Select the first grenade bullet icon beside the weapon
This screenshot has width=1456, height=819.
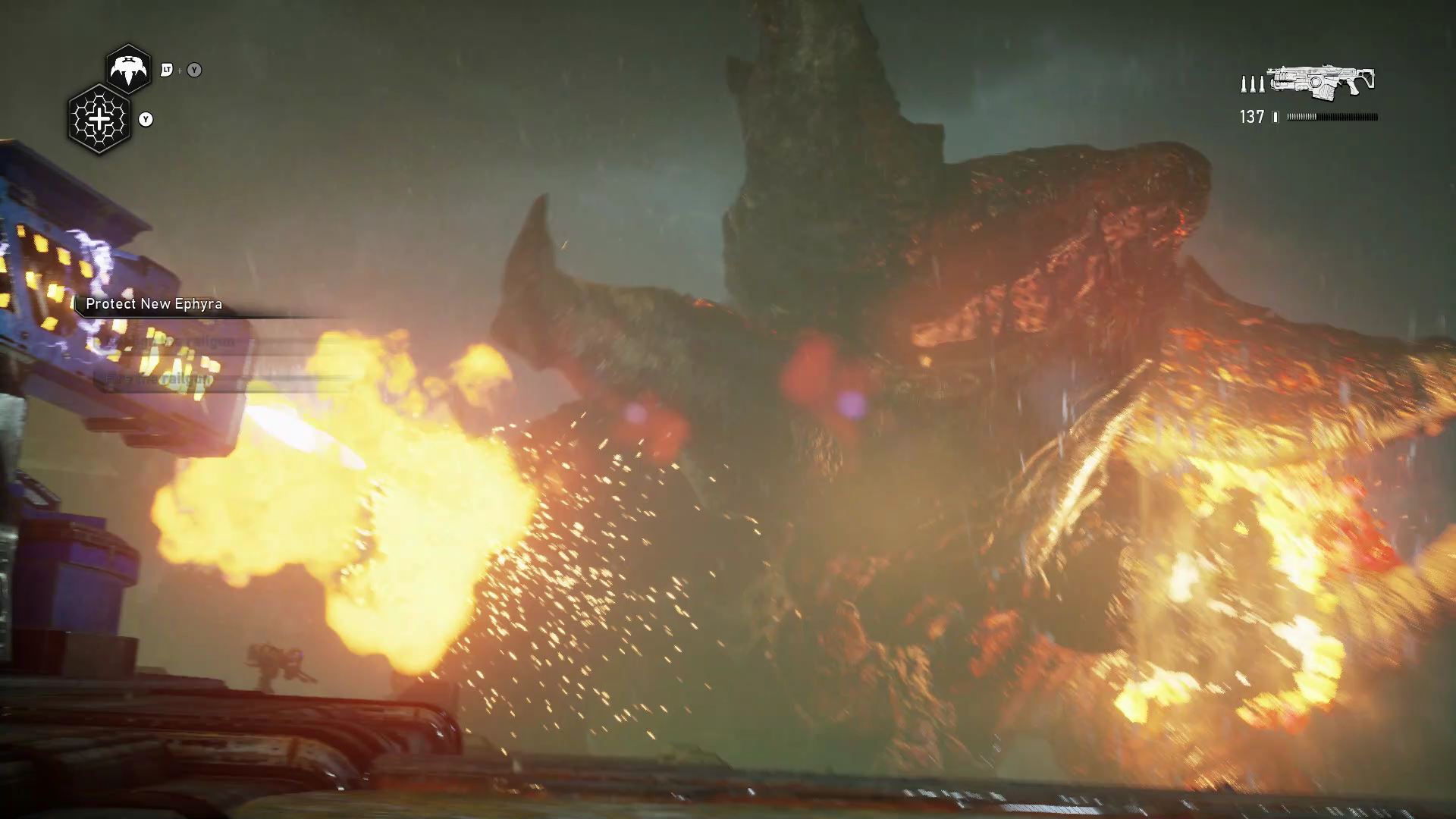(x=1244, y=85)
